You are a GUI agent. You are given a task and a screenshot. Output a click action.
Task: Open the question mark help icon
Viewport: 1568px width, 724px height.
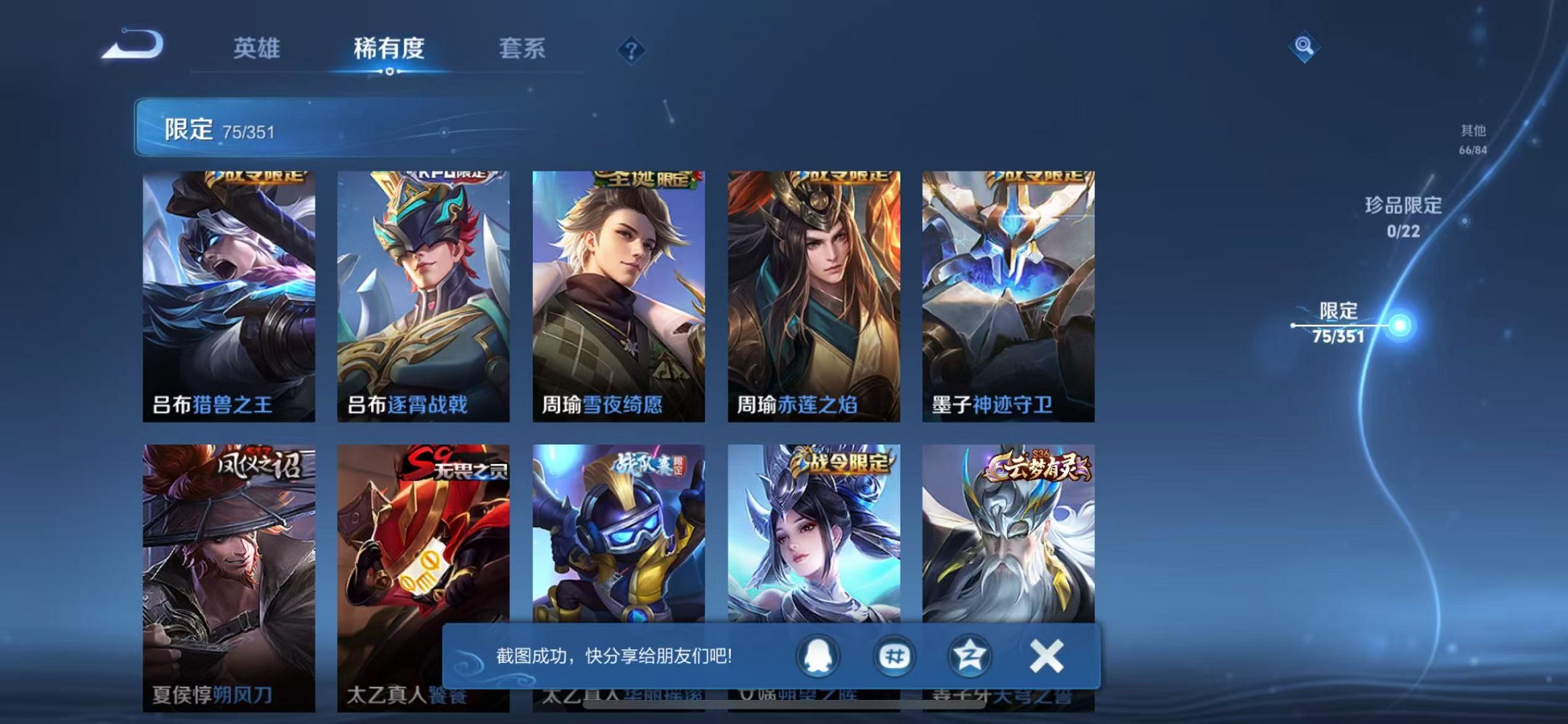point(631,50)
